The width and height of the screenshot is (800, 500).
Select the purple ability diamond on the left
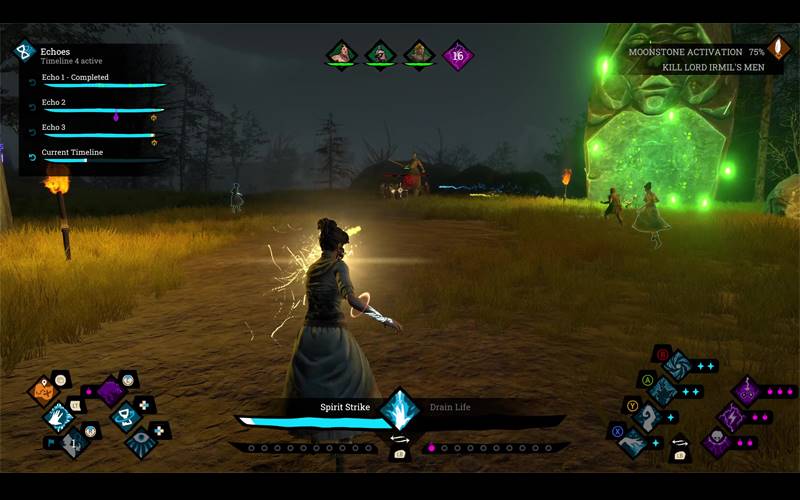pos(110,392)
